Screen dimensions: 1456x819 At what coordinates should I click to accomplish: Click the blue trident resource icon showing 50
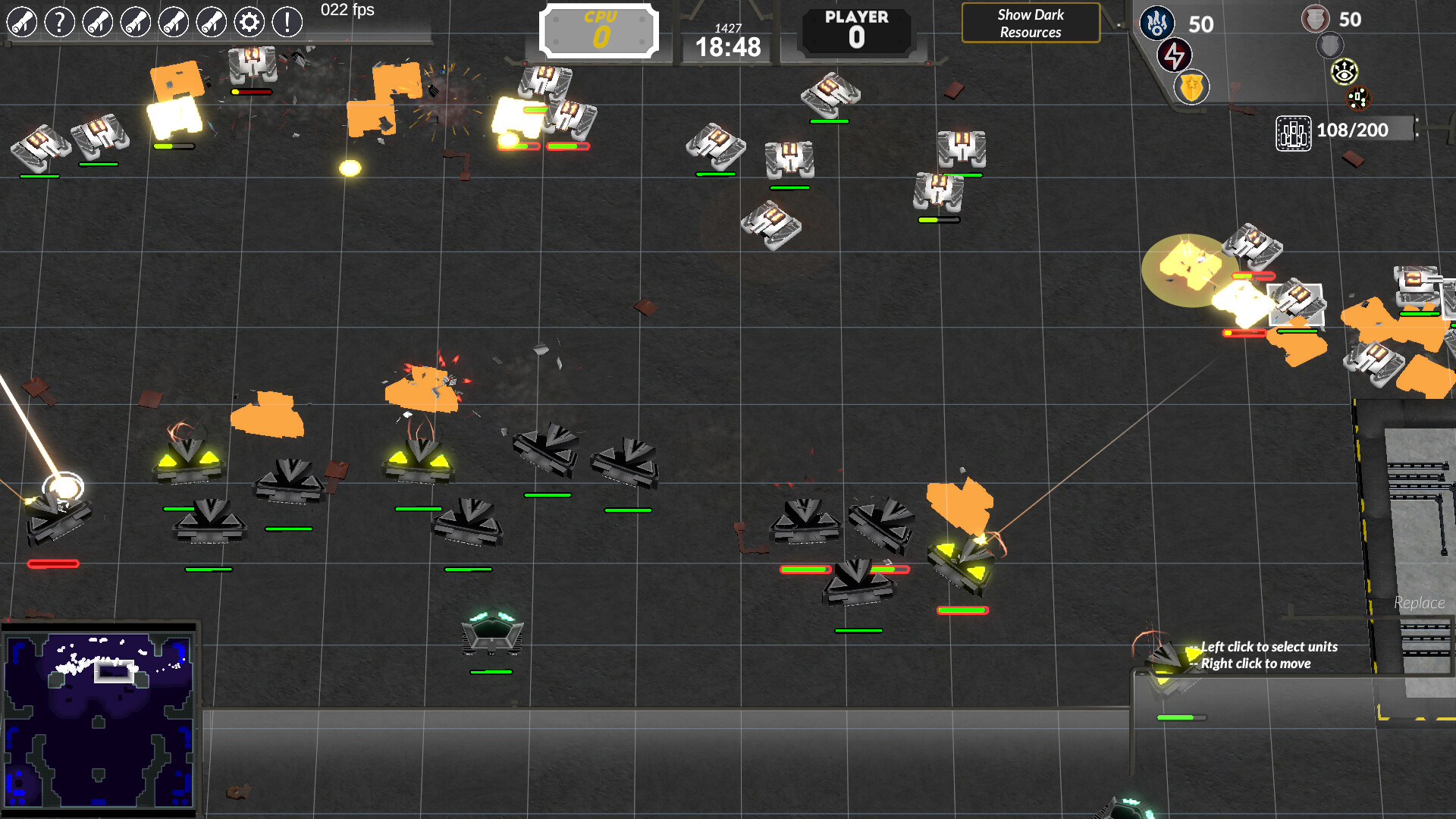1156,24
